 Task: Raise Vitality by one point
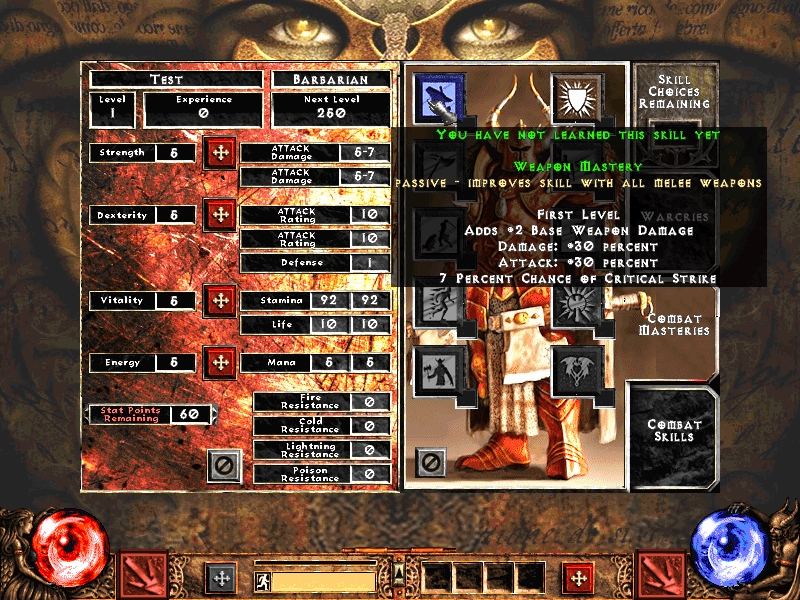220,300
